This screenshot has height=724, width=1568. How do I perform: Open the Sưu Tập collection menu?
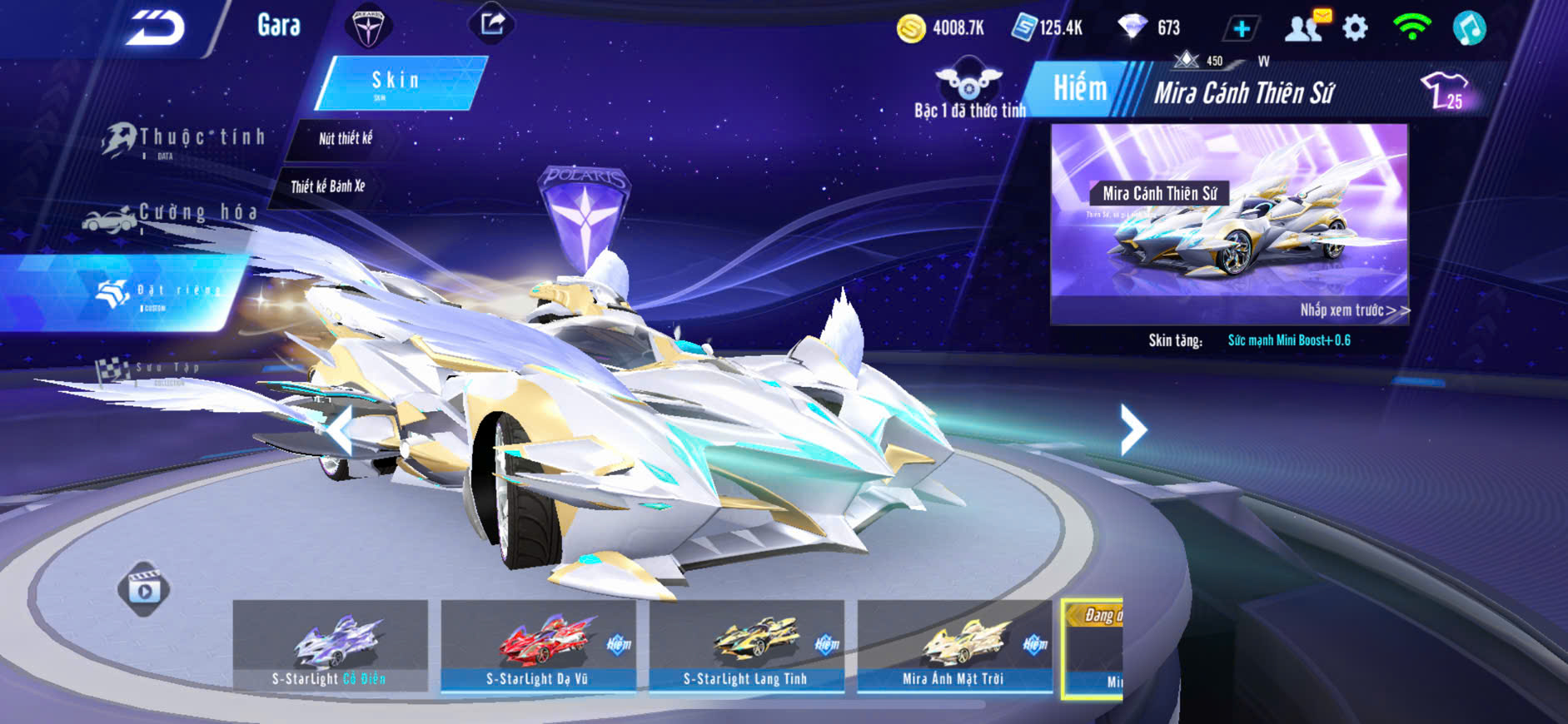[150, 369]
